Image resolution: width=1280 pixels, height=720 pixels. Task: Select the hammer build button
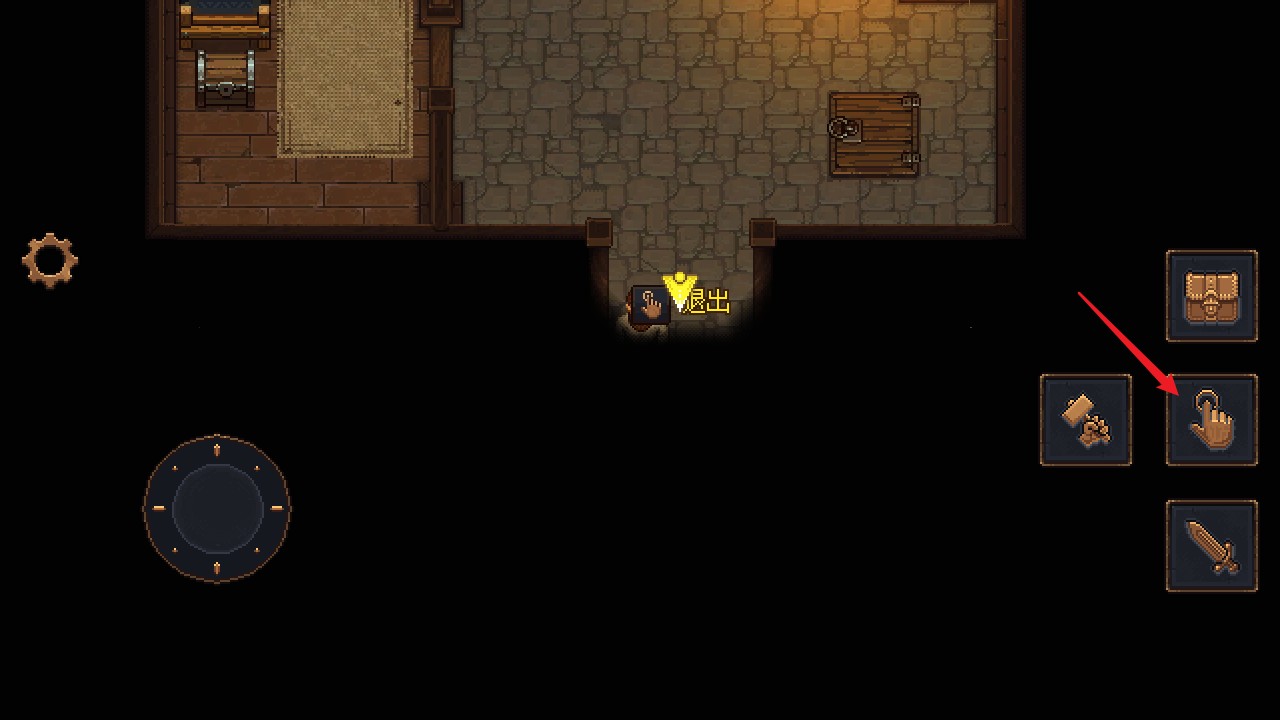[1085, 420]
